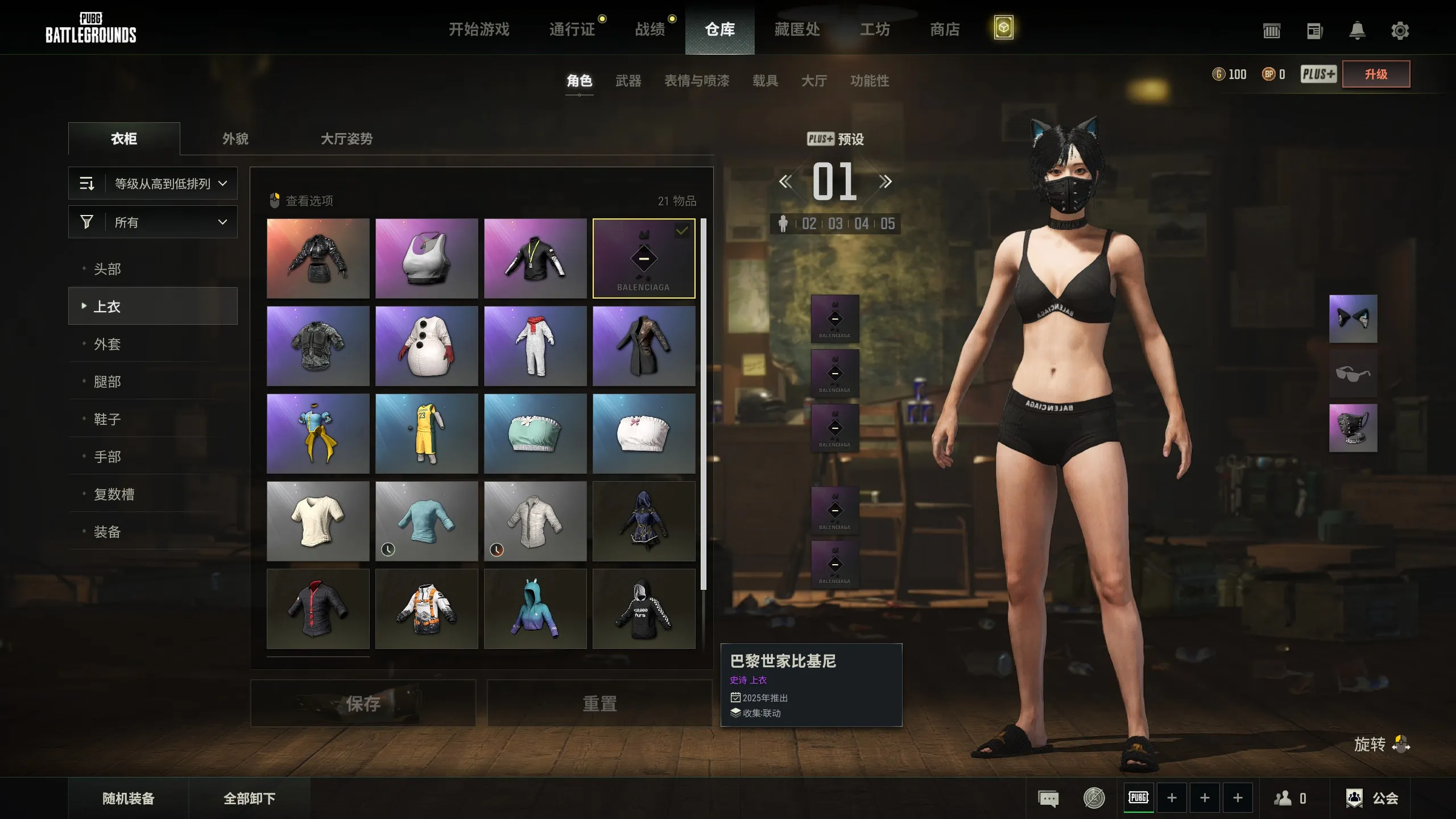Click the 保存 save button

coord(363,704)
